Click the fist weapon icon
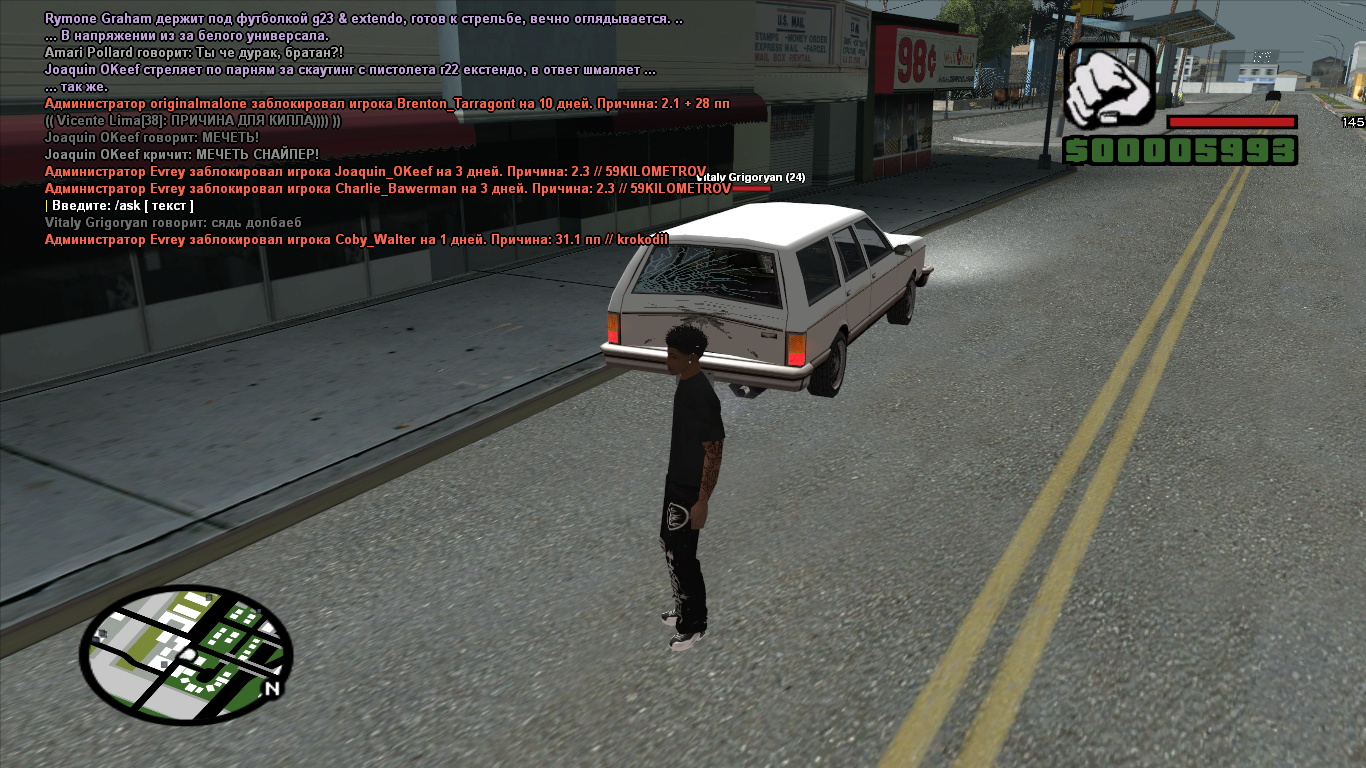 pos(1108,85)
